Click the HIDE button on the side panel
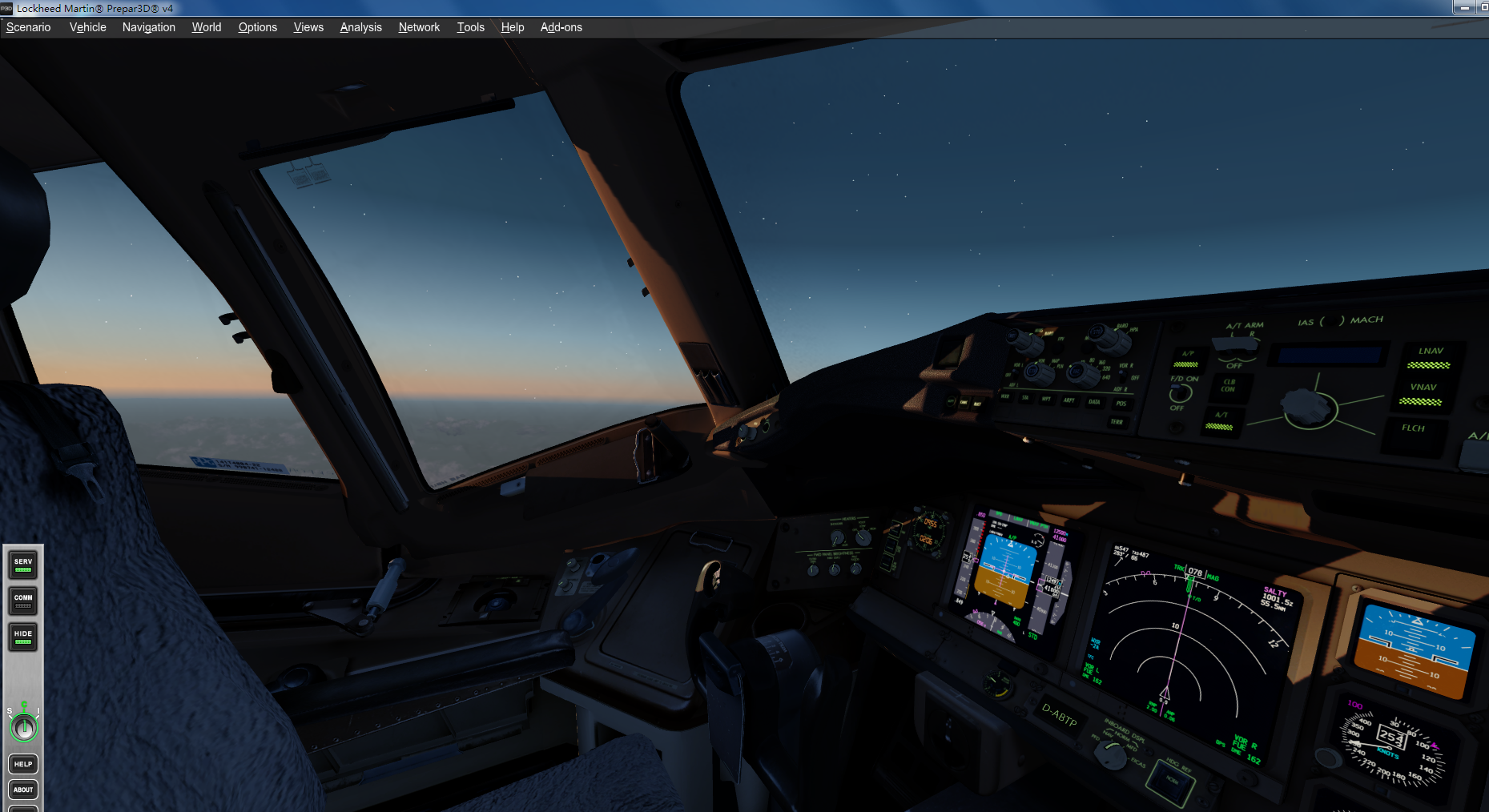Image resolution: width=1489 pixels, height=812 pixels. point(22,637)
